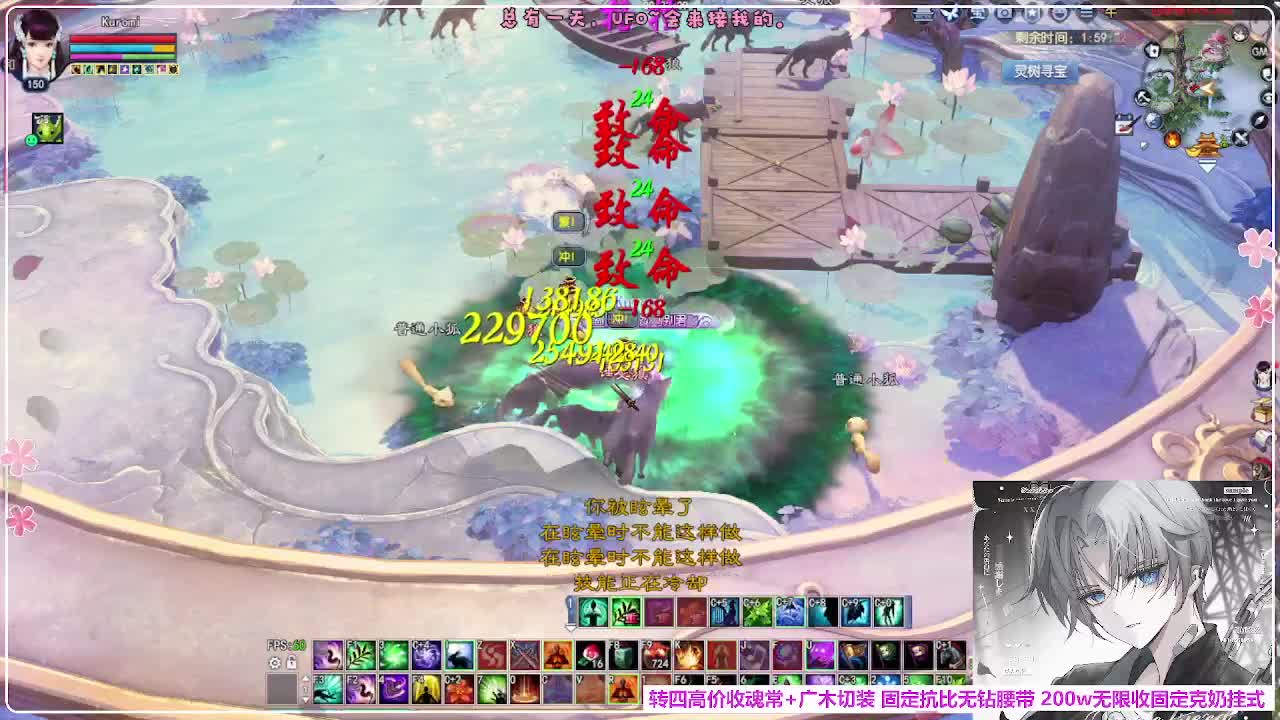Image resolution: width=1280 pixels, height=720 pixels.
Task: Toggle the lock icon beside the action bar
Action: point(291,663)
